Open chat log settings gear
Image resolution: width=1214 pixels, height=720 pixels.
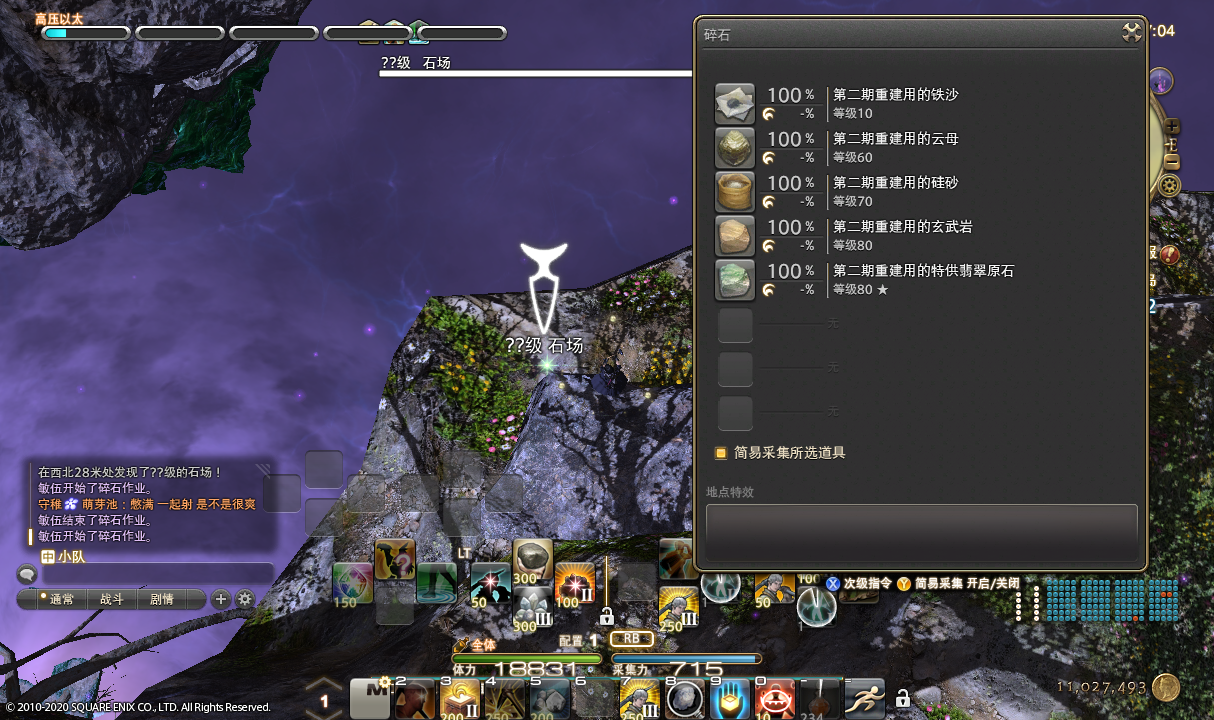244,599
